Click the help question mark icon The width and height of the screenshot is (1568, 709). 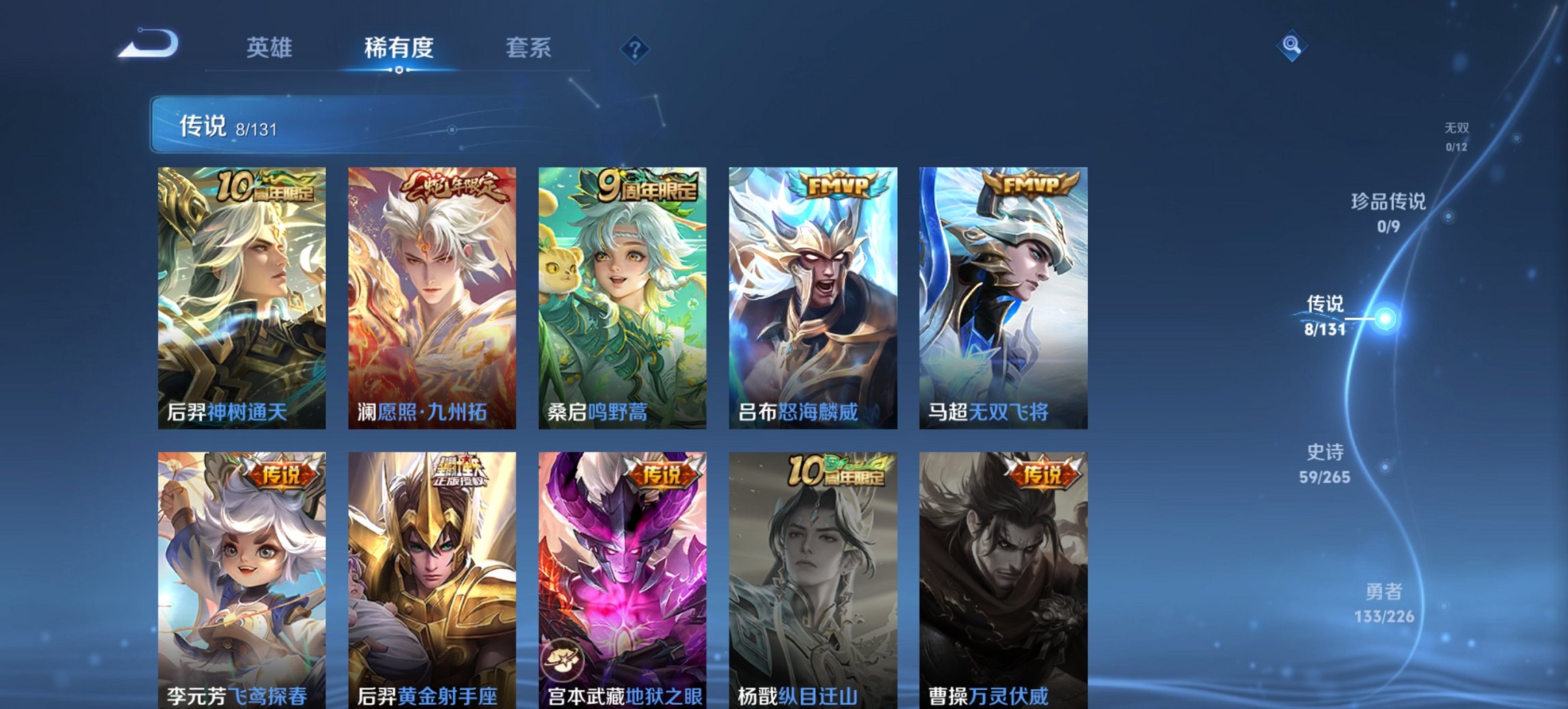point(635,48)
